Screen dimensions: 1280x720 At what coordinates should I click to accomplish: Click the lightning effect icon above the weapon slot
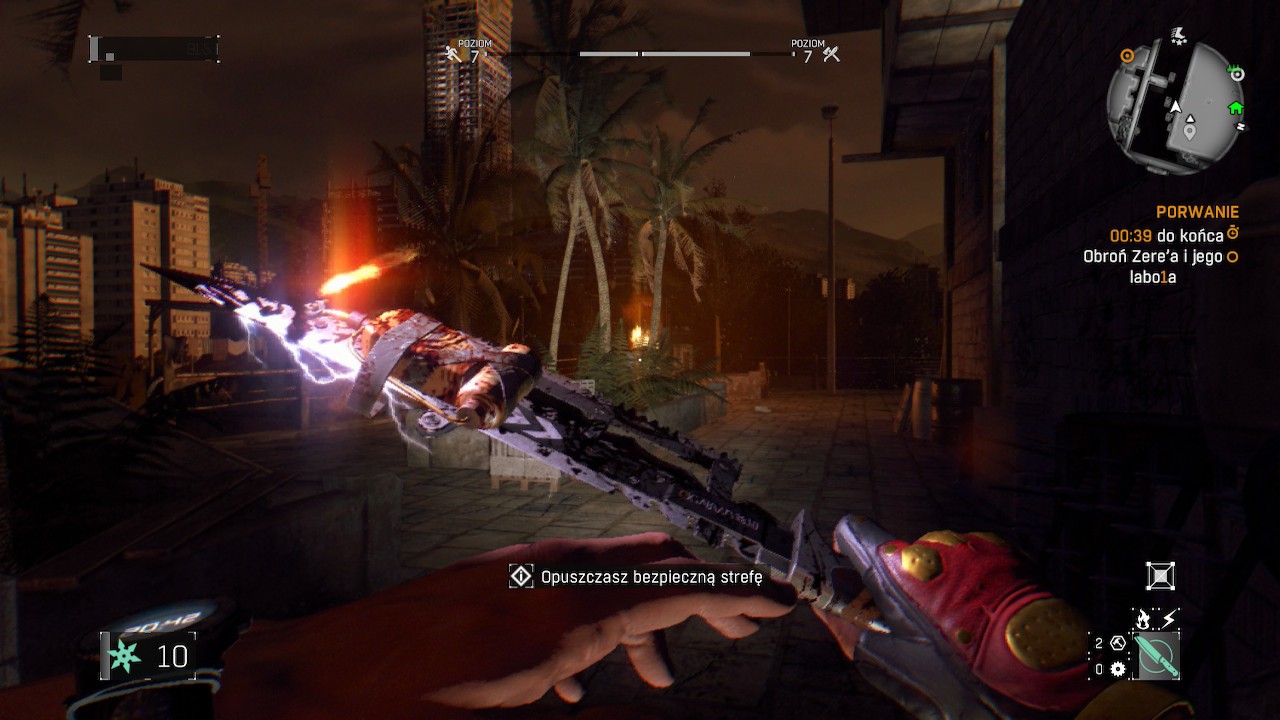(1167, 618)
